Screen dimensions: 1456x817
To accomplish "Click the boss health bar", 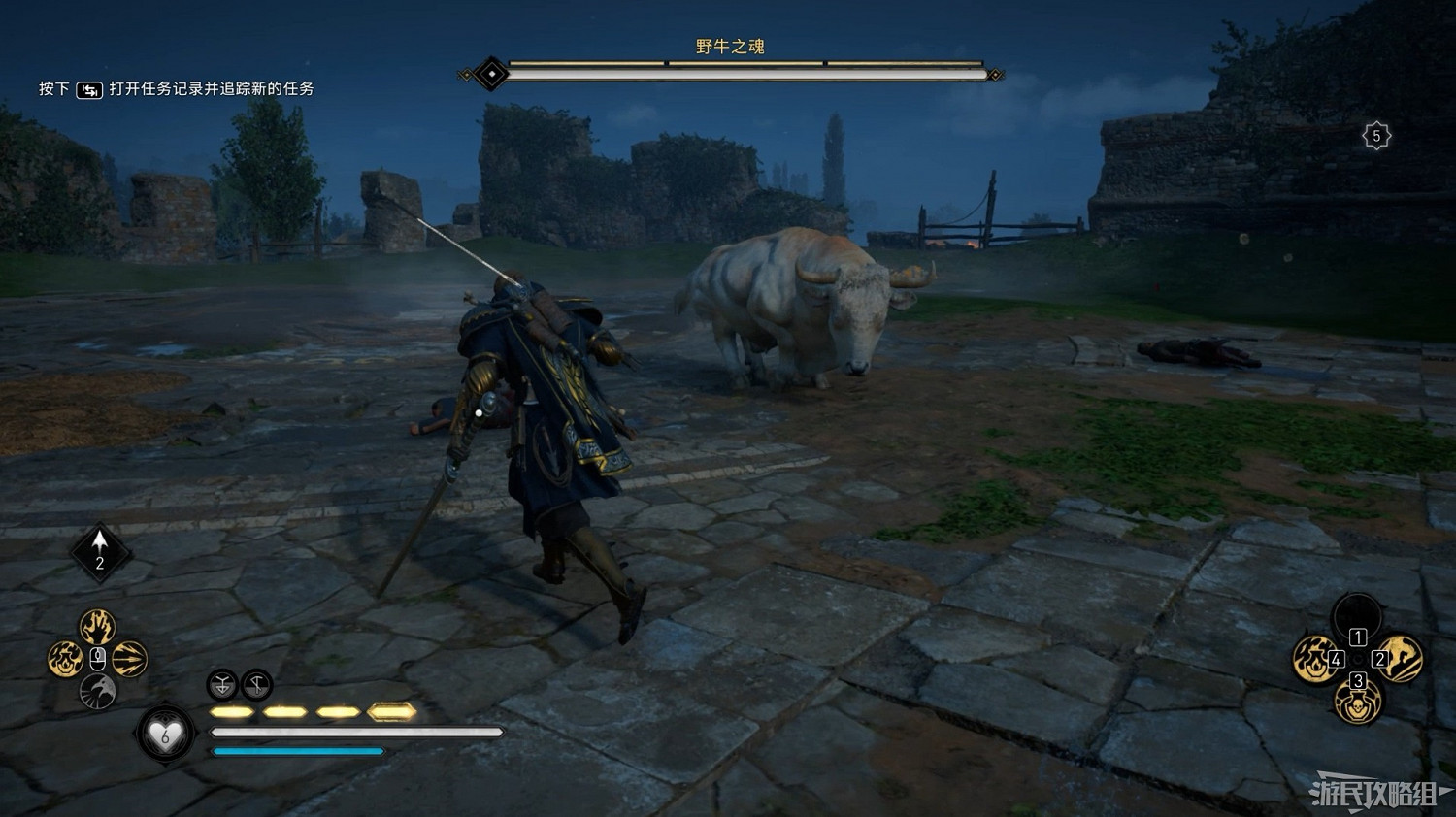I will [x=728, y=69].
